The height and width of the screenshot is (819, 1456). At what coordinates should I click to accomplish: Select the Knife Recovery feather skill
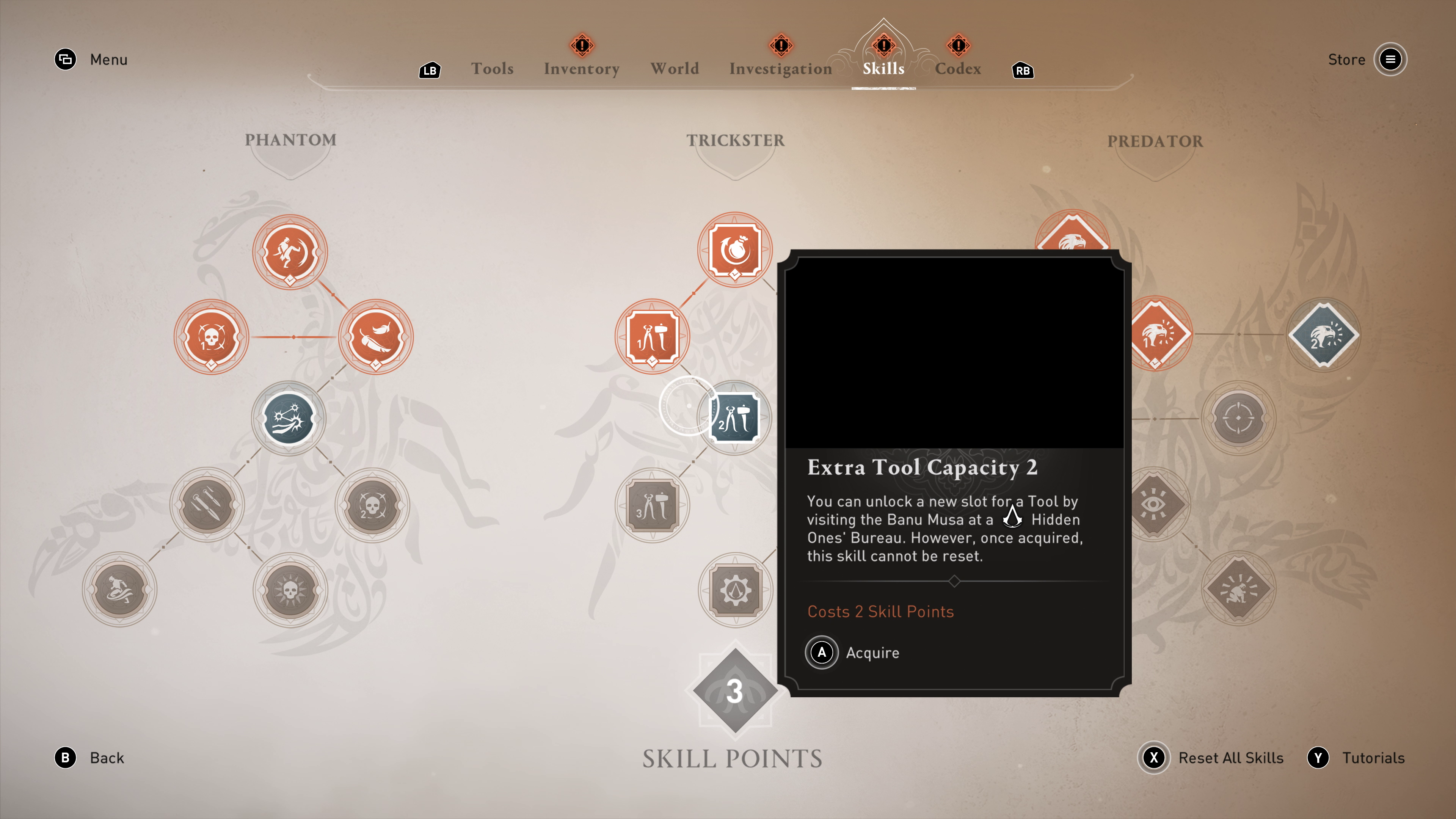(375, 337)
